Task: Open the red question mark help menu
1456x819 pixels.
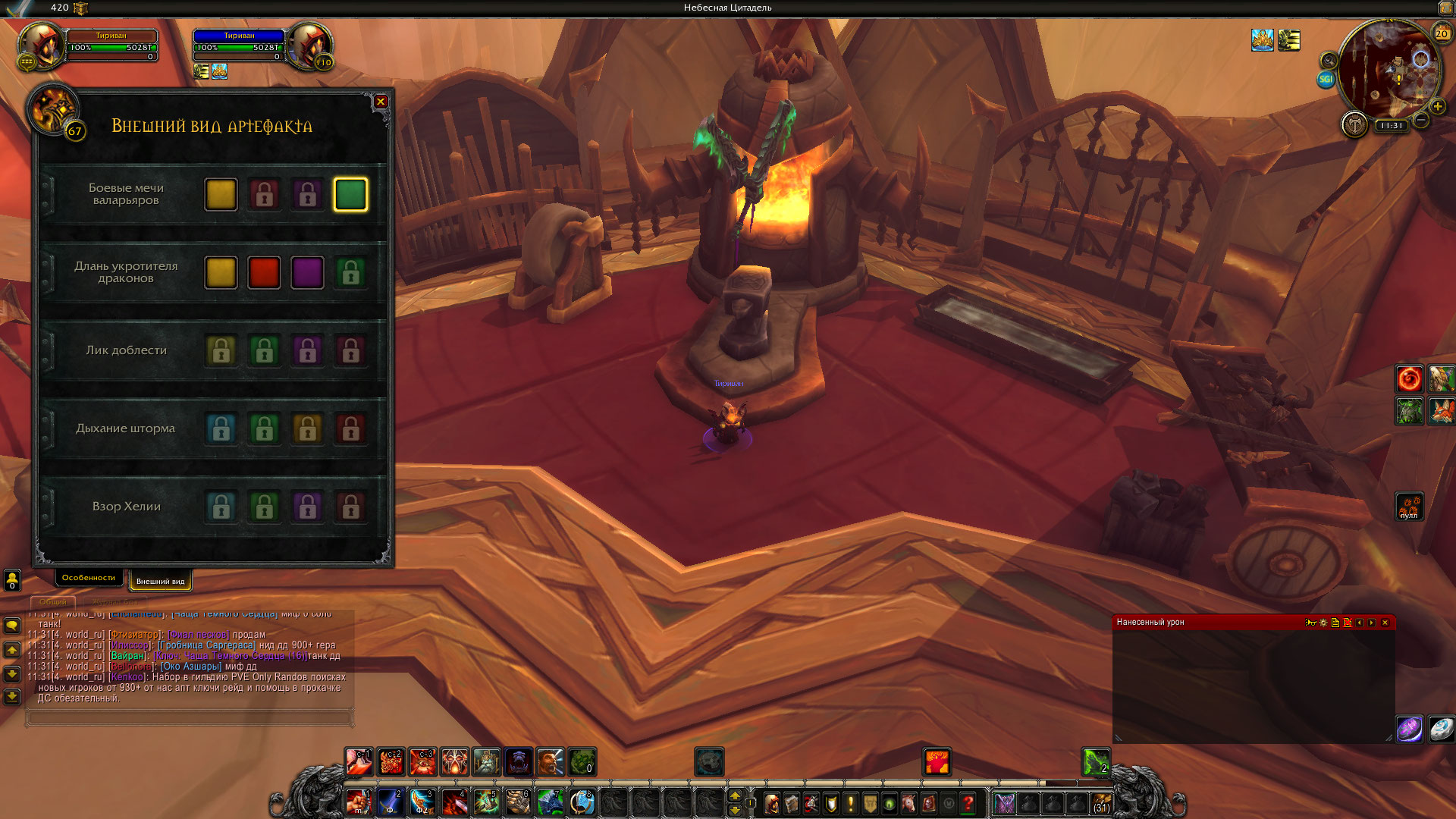Action: click(968, 802)
